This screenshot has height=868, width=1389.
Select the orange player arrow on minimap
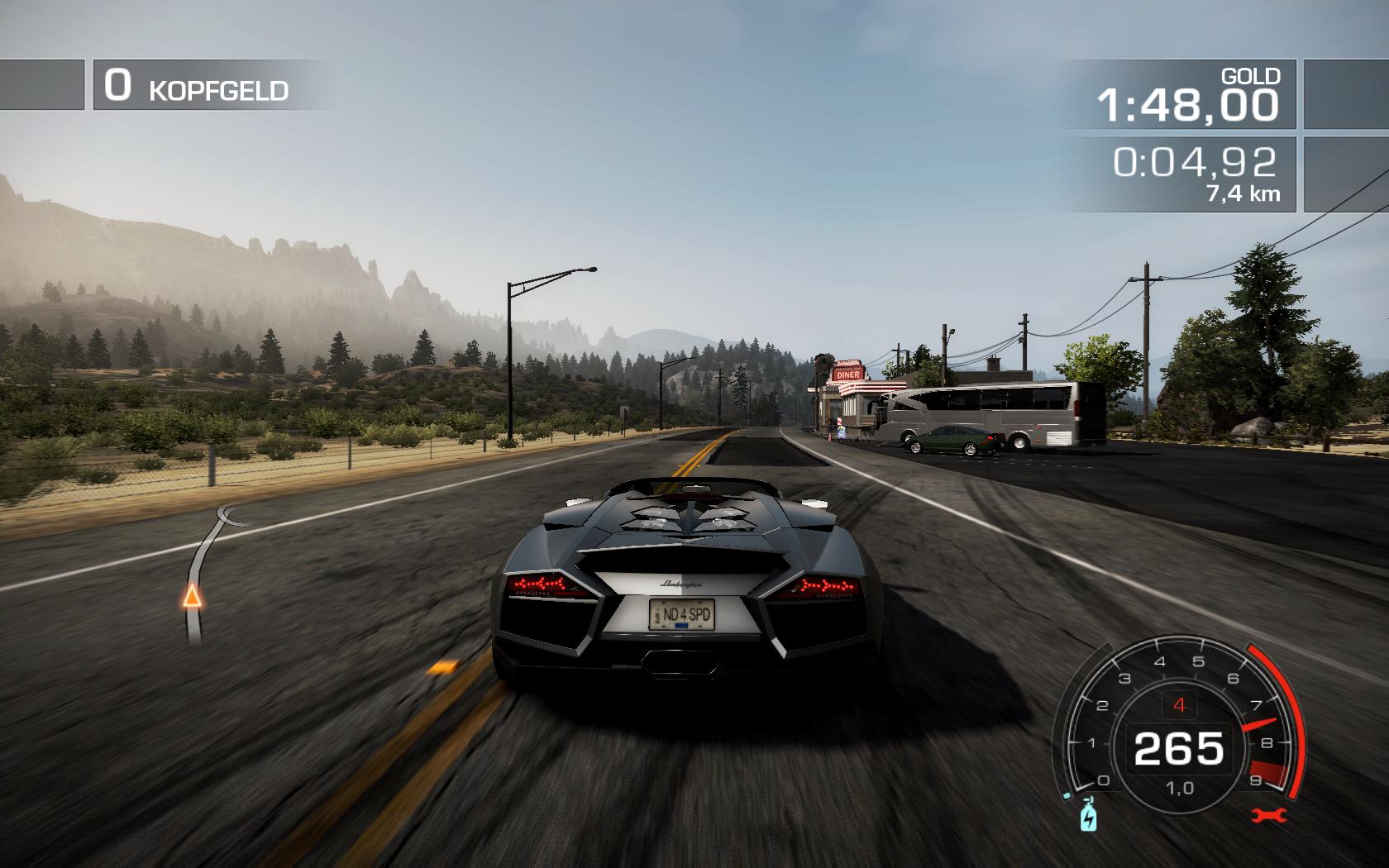[192, 594]
